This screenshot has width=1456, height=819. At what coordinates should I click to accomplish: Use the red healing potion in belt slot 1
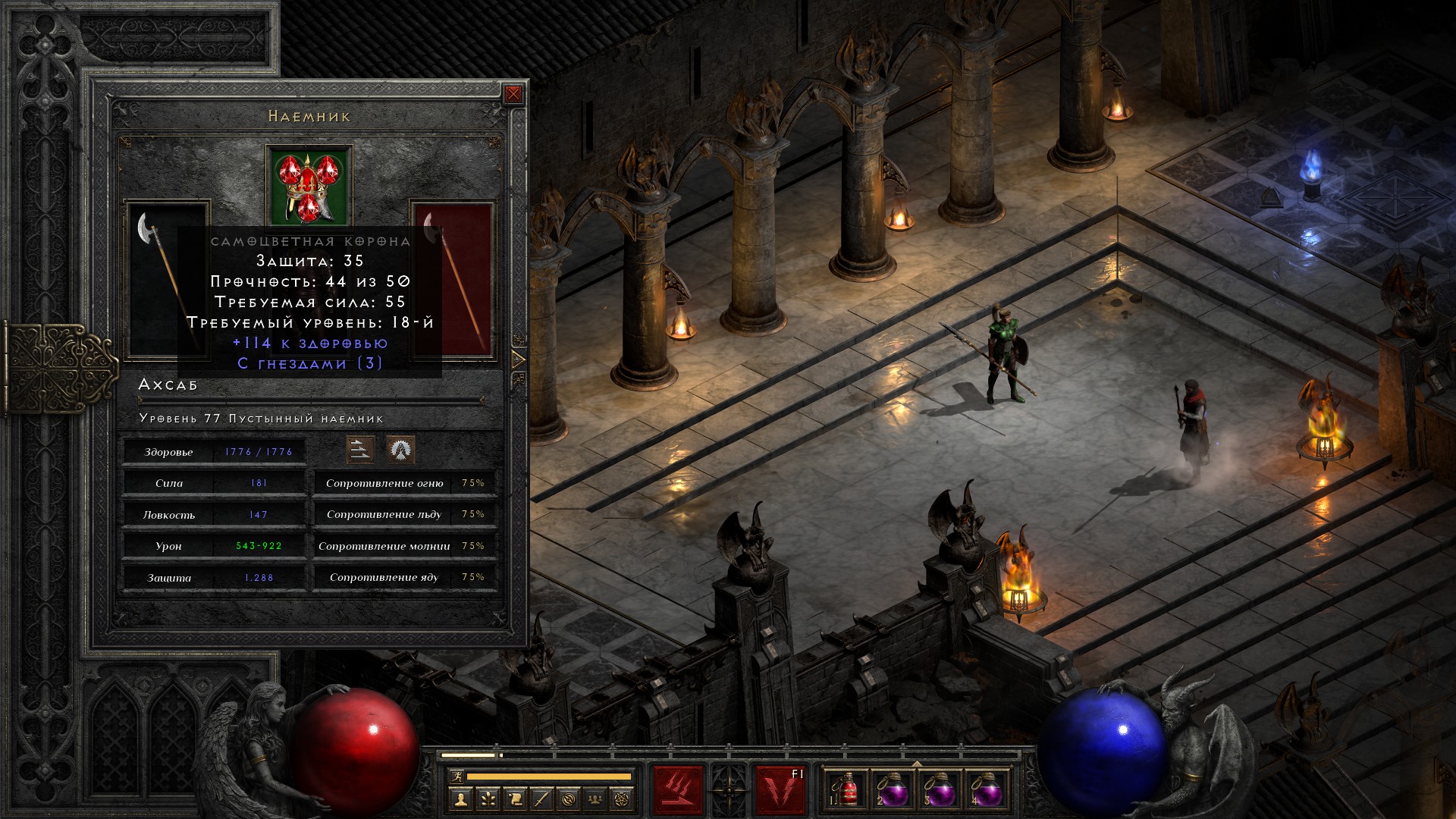click(x=846, y=790)
